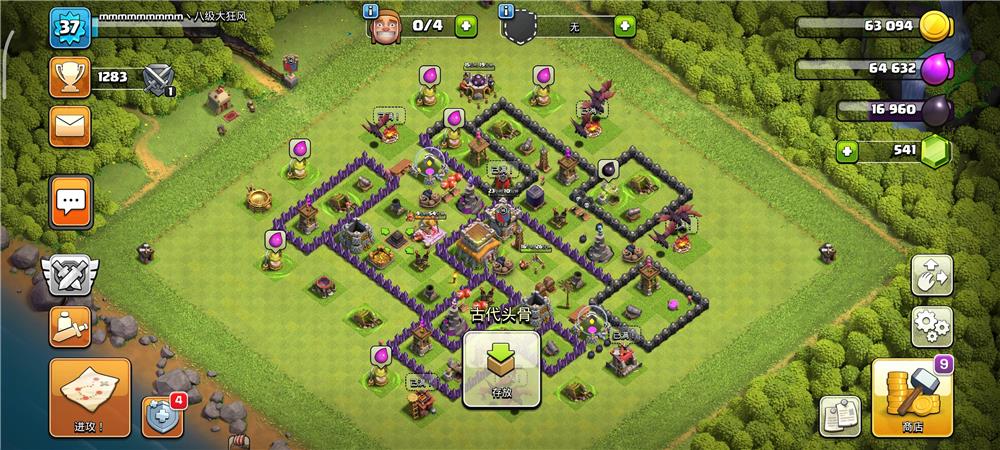1000x450 pixels.
Task: Open the settings gear button
Action: point(931,327)
